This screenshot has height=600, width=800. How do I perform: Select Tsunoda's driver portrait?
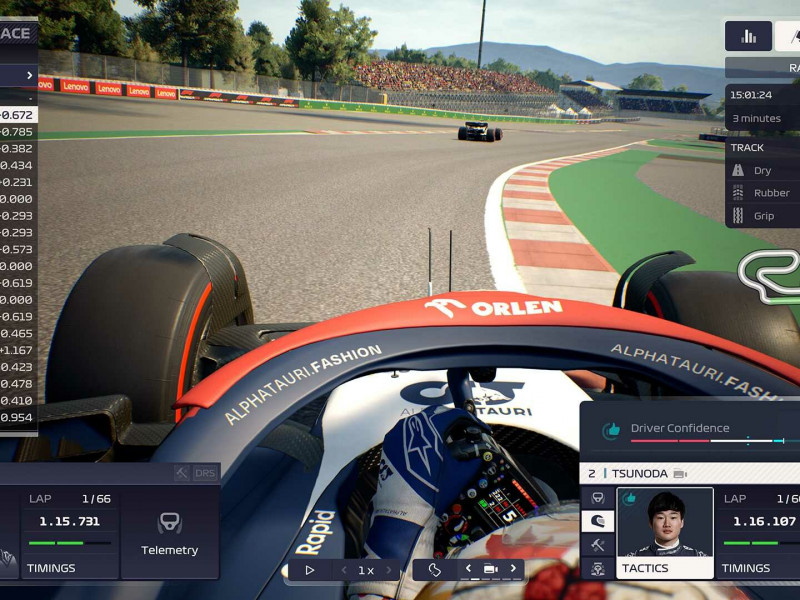pyautogui.click(x=664, y=524)
